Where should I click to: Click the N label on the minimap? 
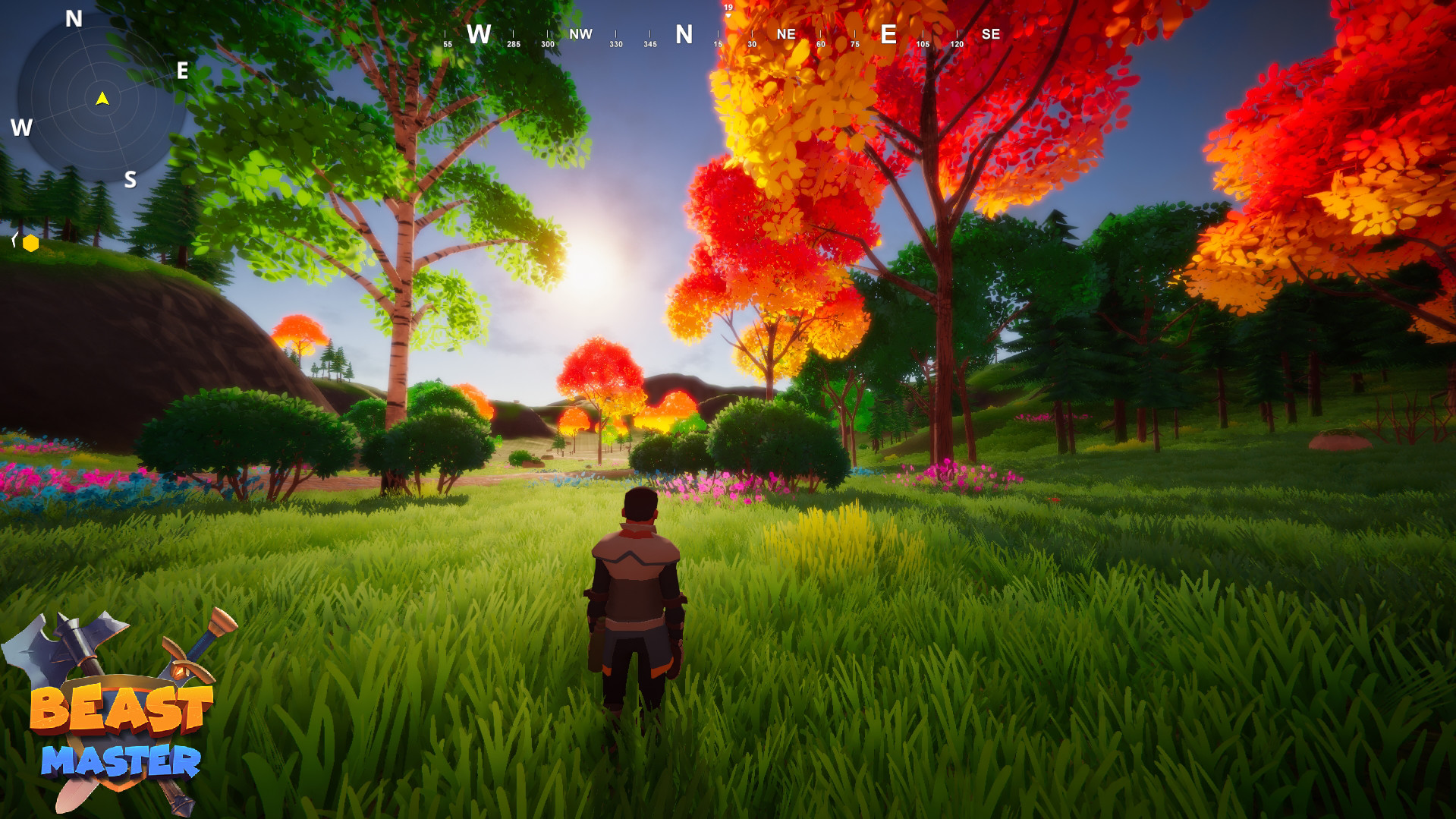(x=72, y=18)
